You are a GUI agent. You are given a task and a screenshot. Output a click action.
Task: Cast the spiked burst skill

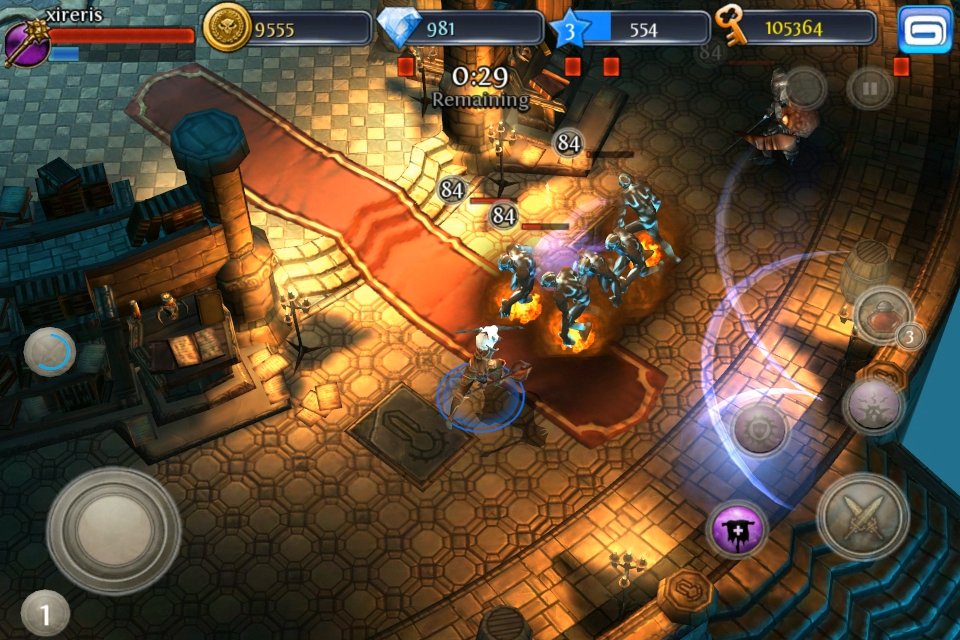point(873,406)
